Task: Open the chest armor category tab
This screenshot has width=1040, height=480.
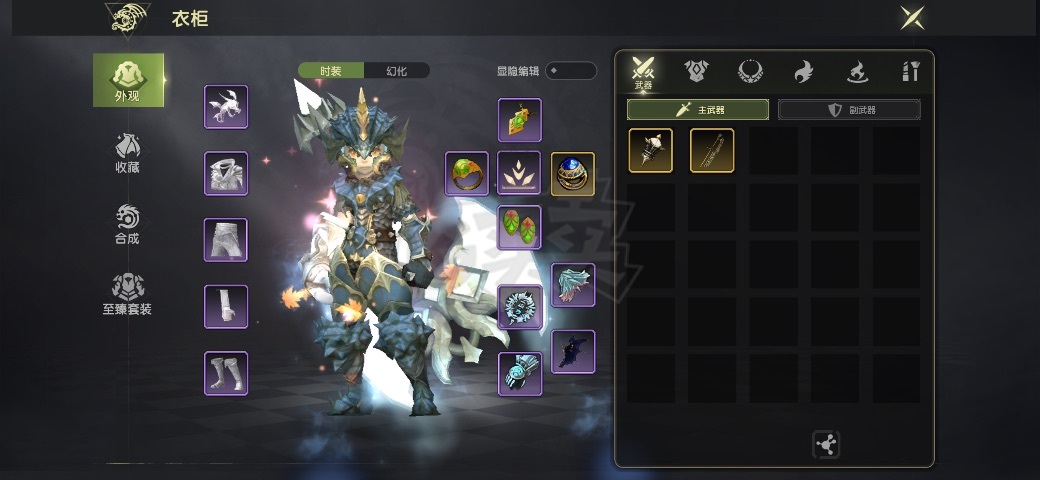Action: point(696,71)
